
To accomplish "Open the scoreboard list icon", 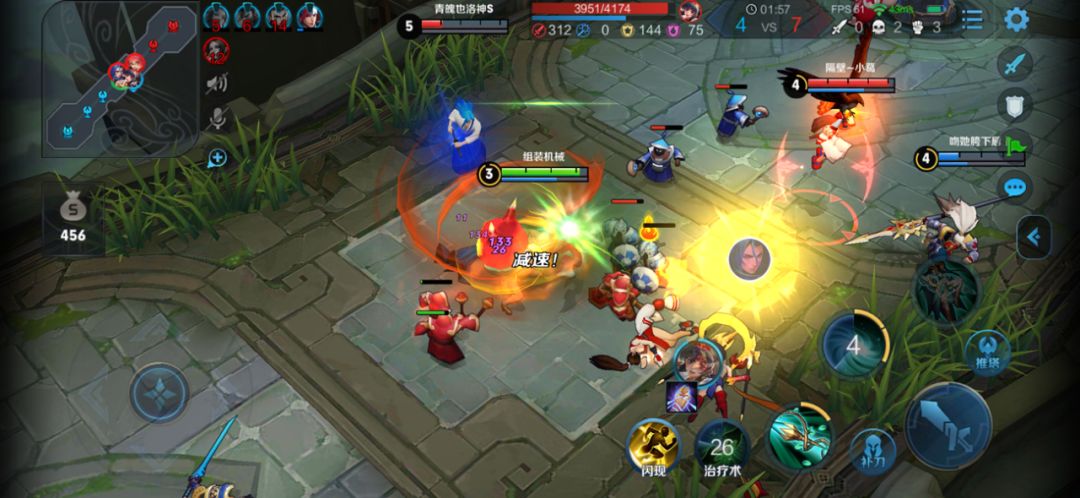I will 972,21.
